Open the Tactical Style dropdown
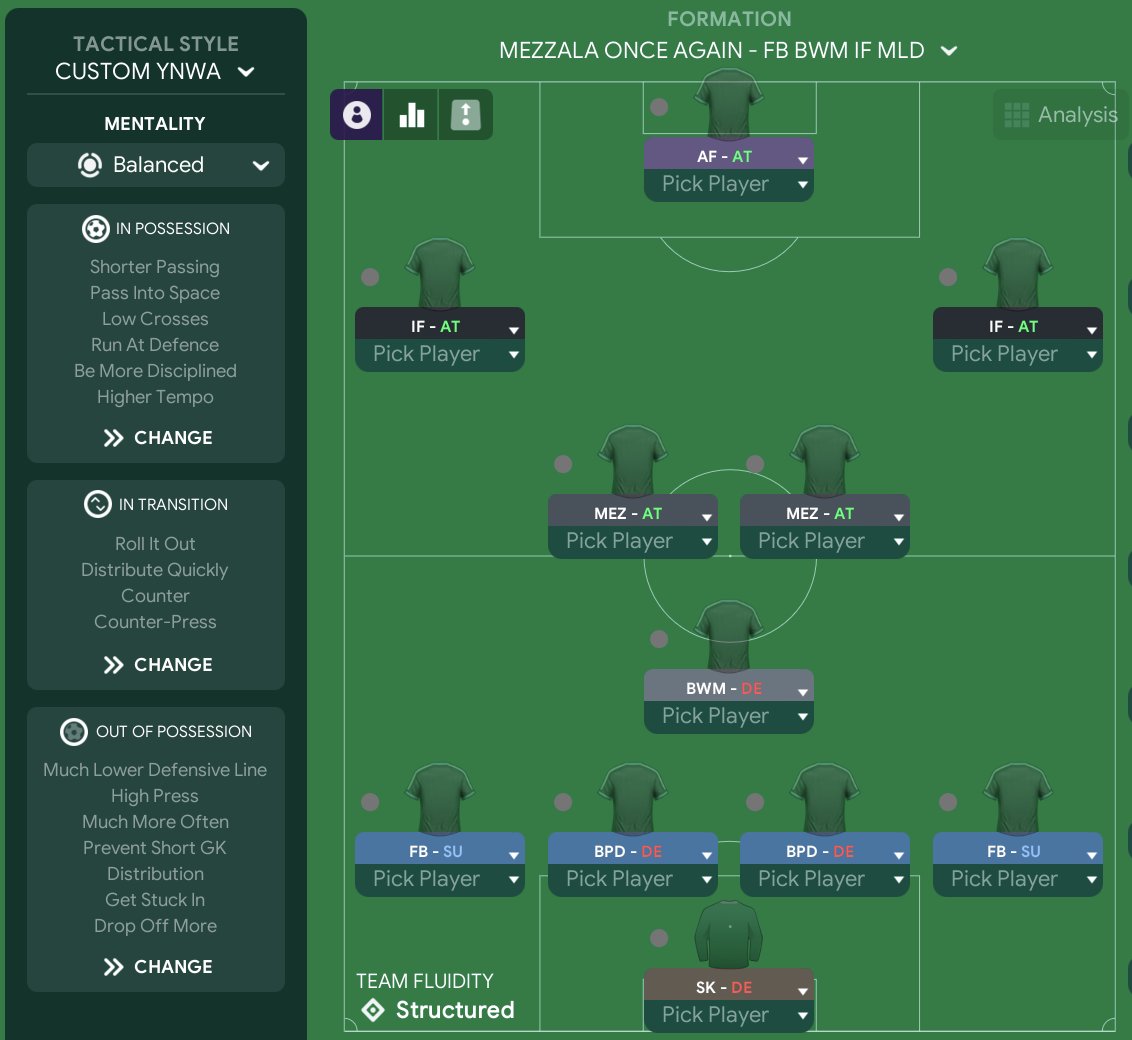1132x1040 pixels. pyautogui.click(x=155, y=72)
